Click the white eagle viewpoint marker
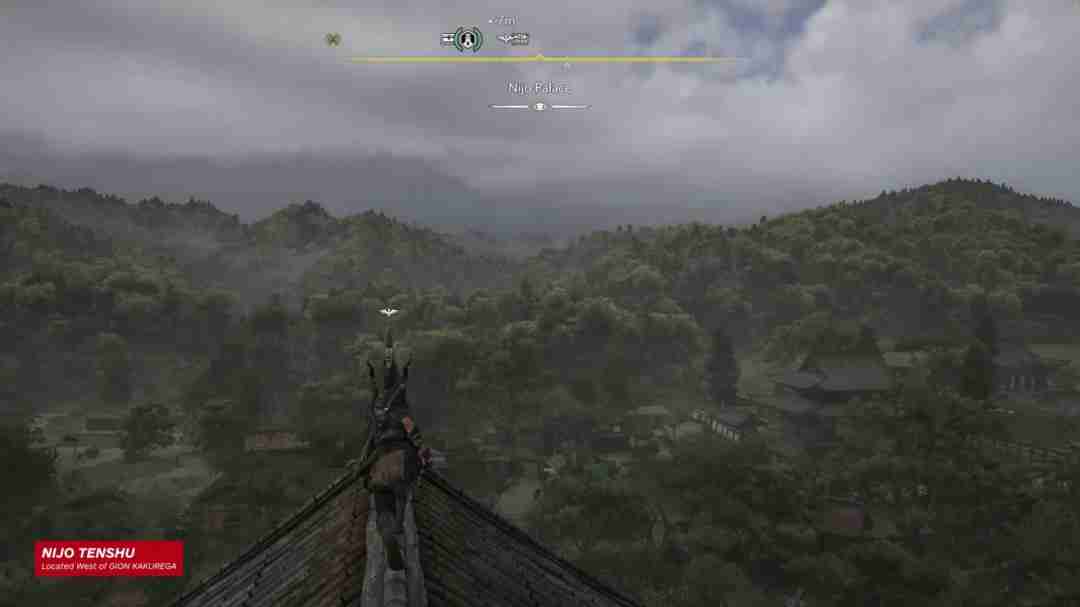Image resolution: width=1080 pixels, height=607 pixels. point(389,312)
